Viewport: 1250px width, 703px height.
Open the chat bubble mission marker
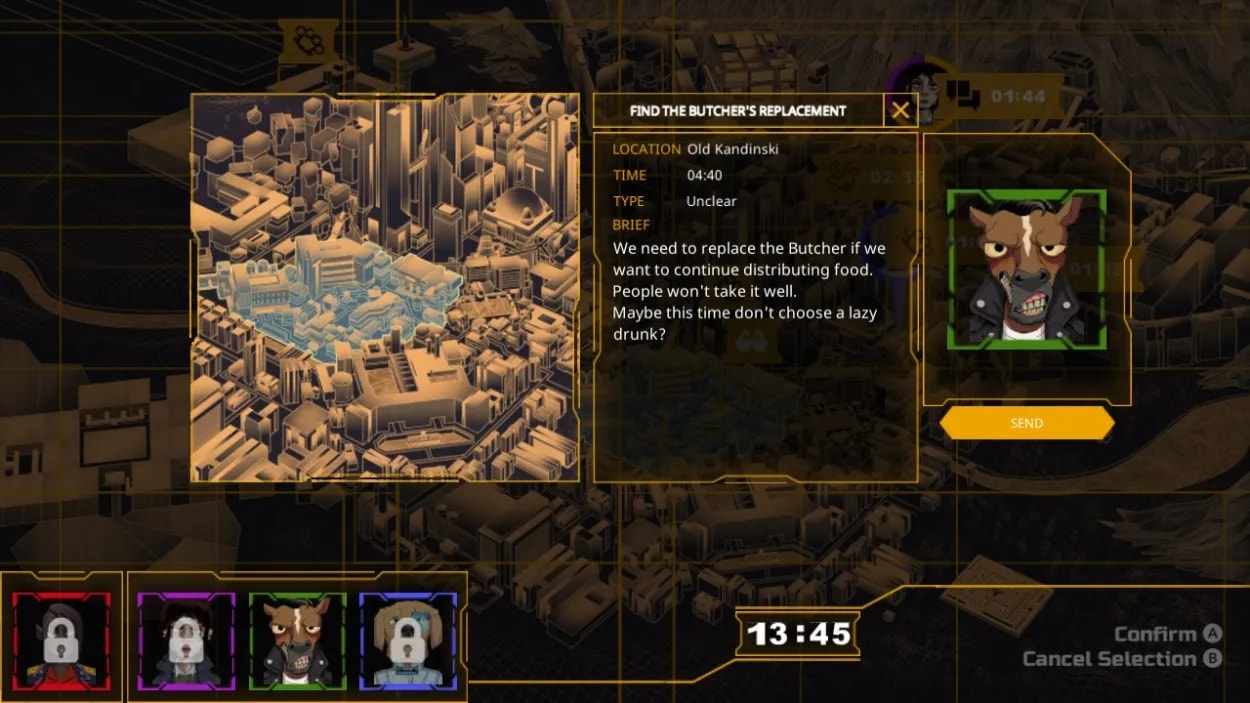coord(963,95)
